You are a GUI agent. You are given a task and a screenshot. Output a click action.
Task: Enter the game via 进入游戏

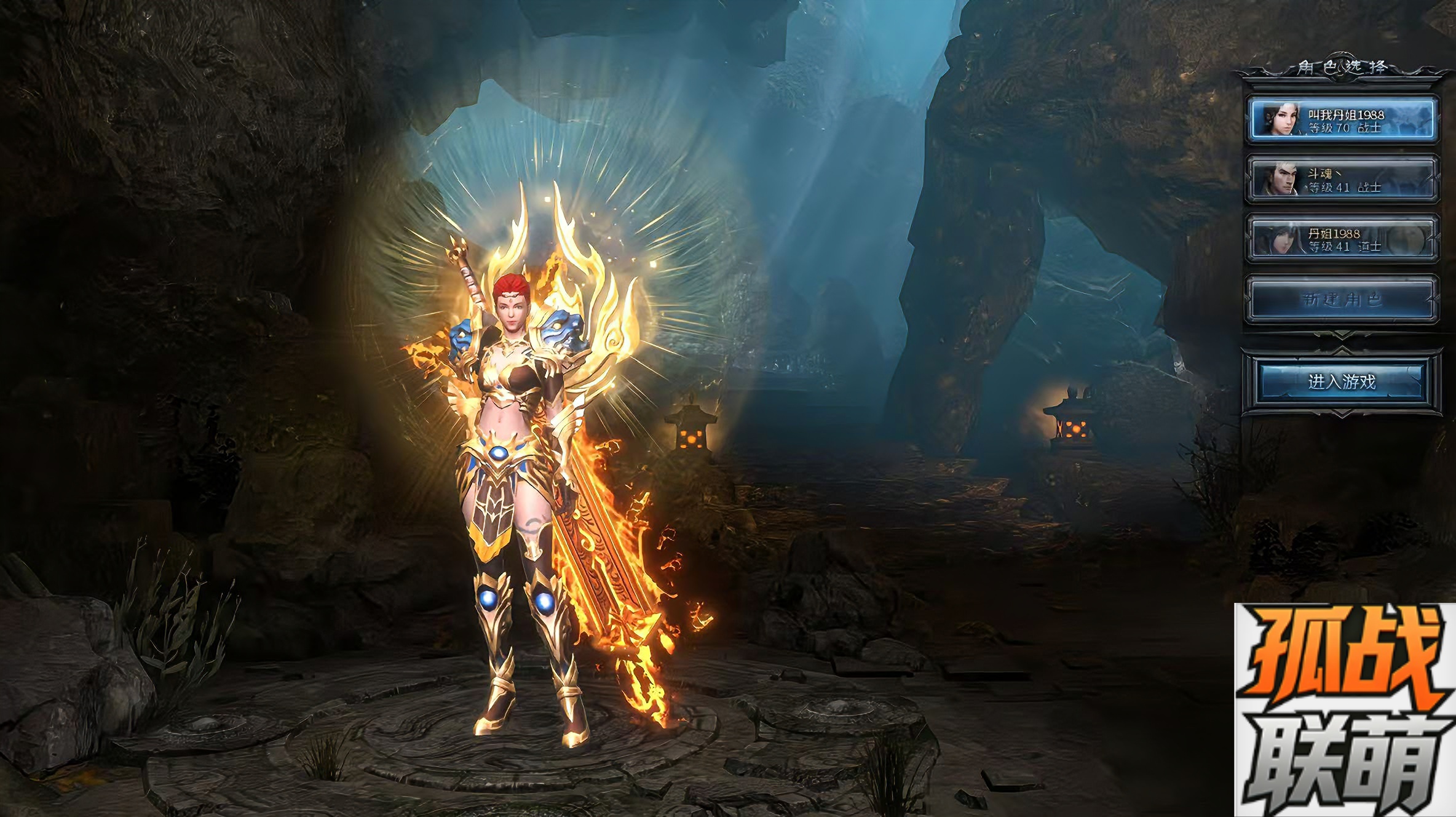[1342, 381]
